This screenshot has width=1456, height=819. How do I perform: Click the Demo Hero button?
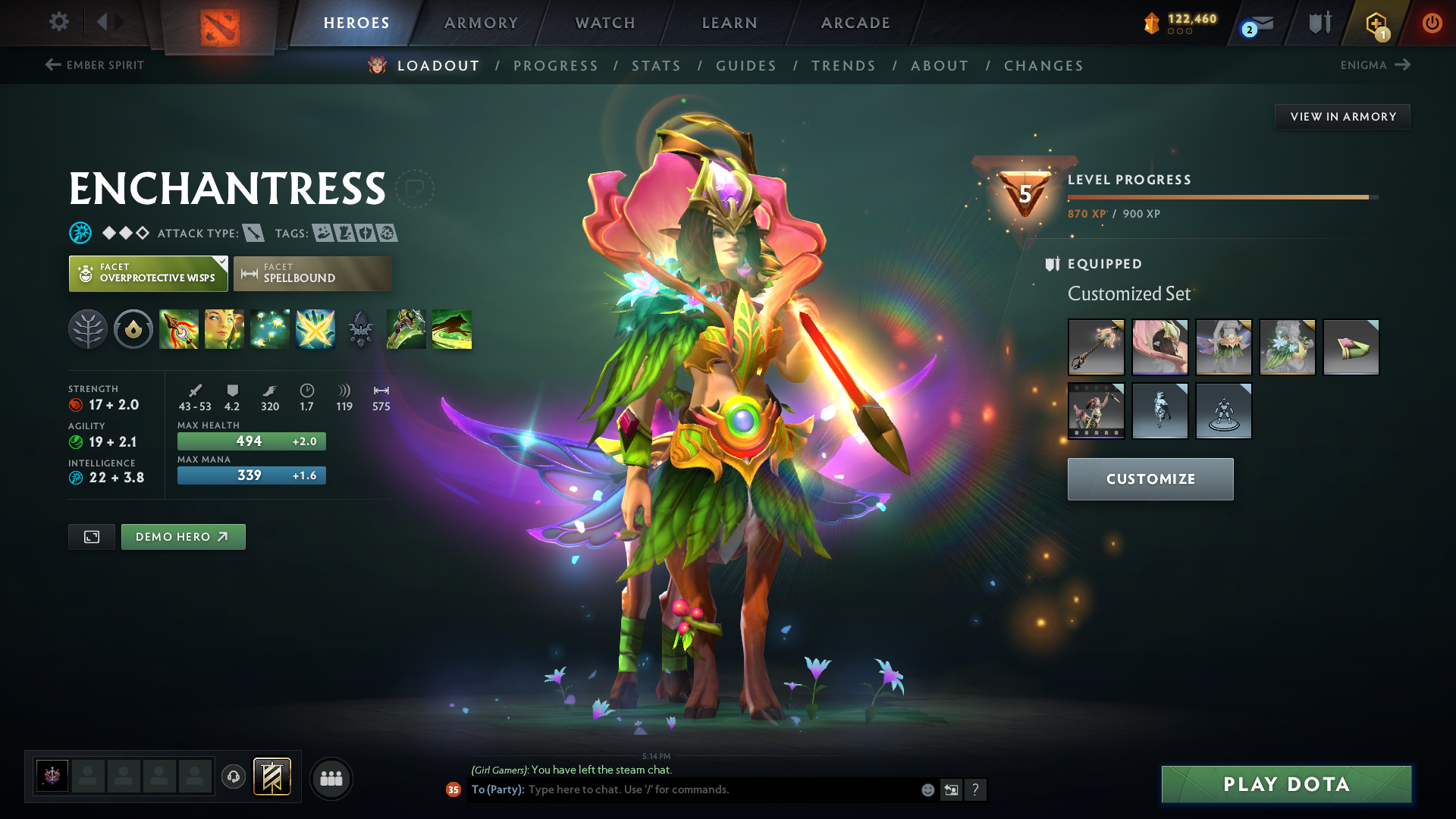pyautogui.click(x=183, y=536)
